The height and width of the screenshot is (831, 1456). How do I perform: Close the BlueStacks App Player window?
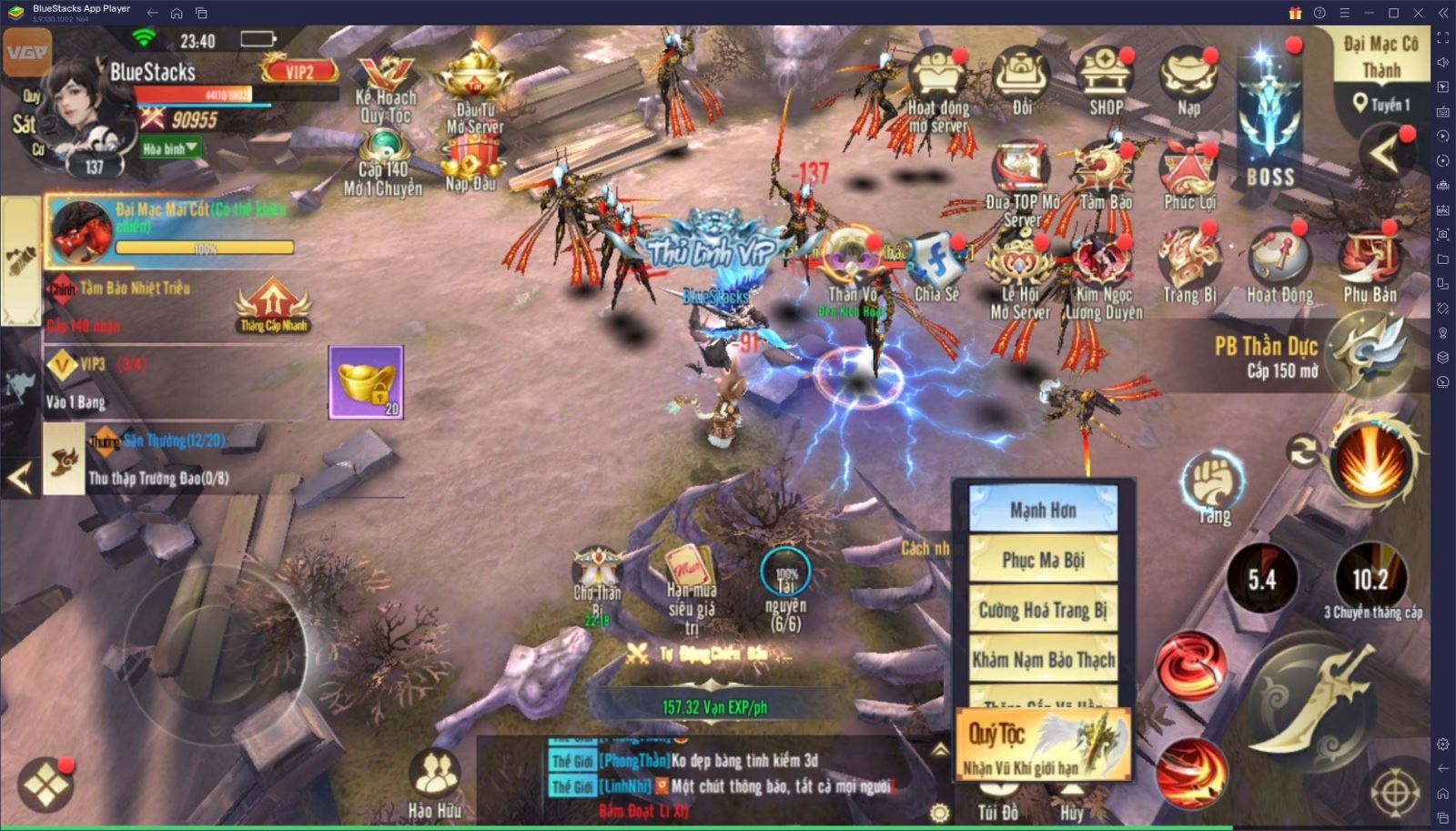point(1418,13)
